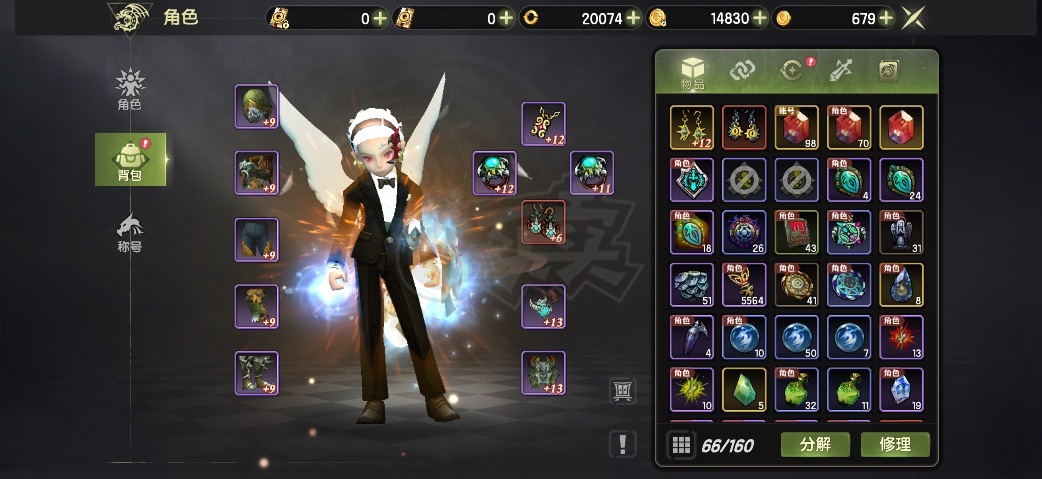The height and width of the screenshot is (479, 1042).
Task: Select the +12 earrings in the backpack
Action: tap(692, 127)
